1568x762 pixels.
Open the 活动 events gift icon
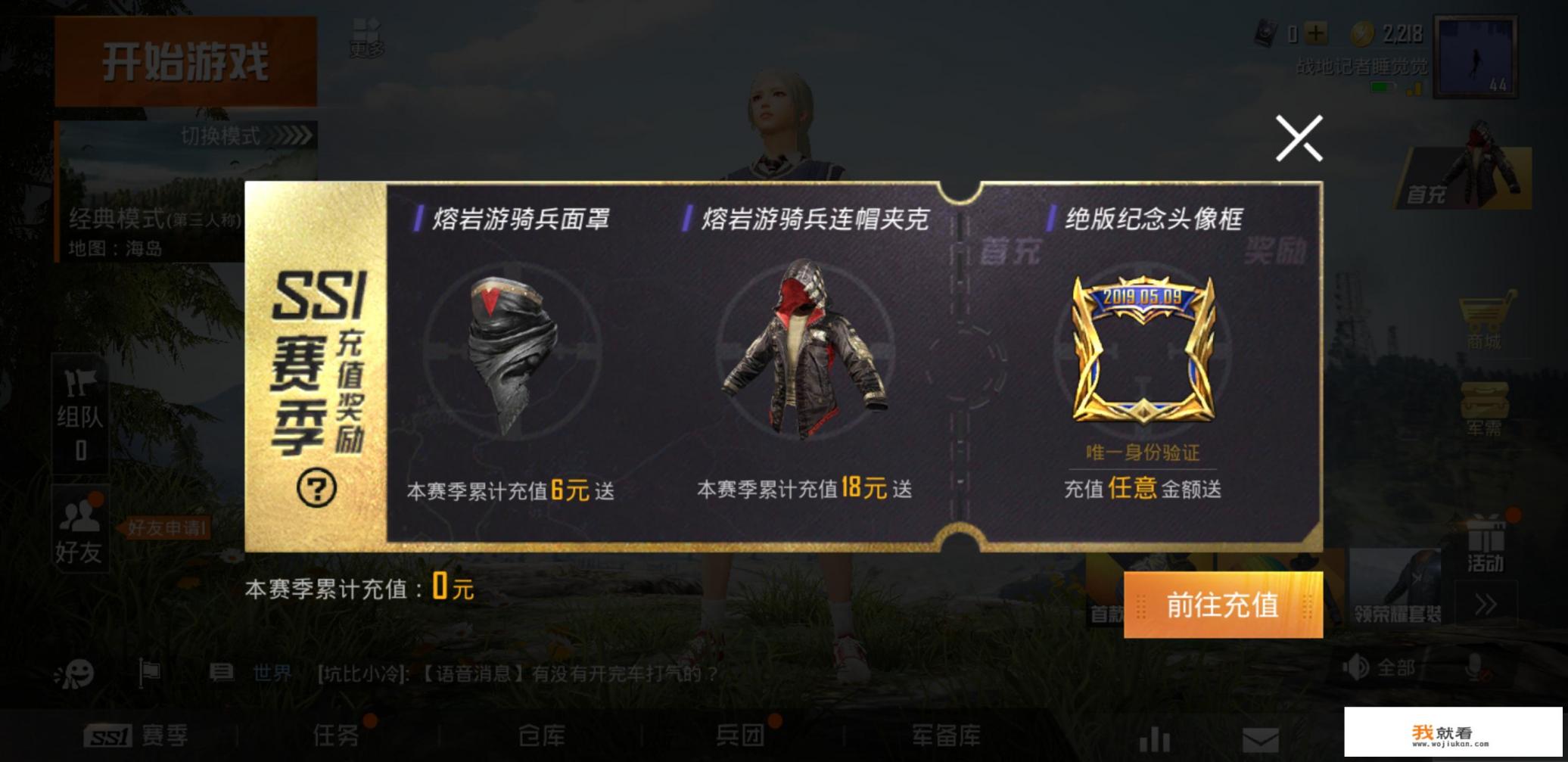(x=1488, y=547)
